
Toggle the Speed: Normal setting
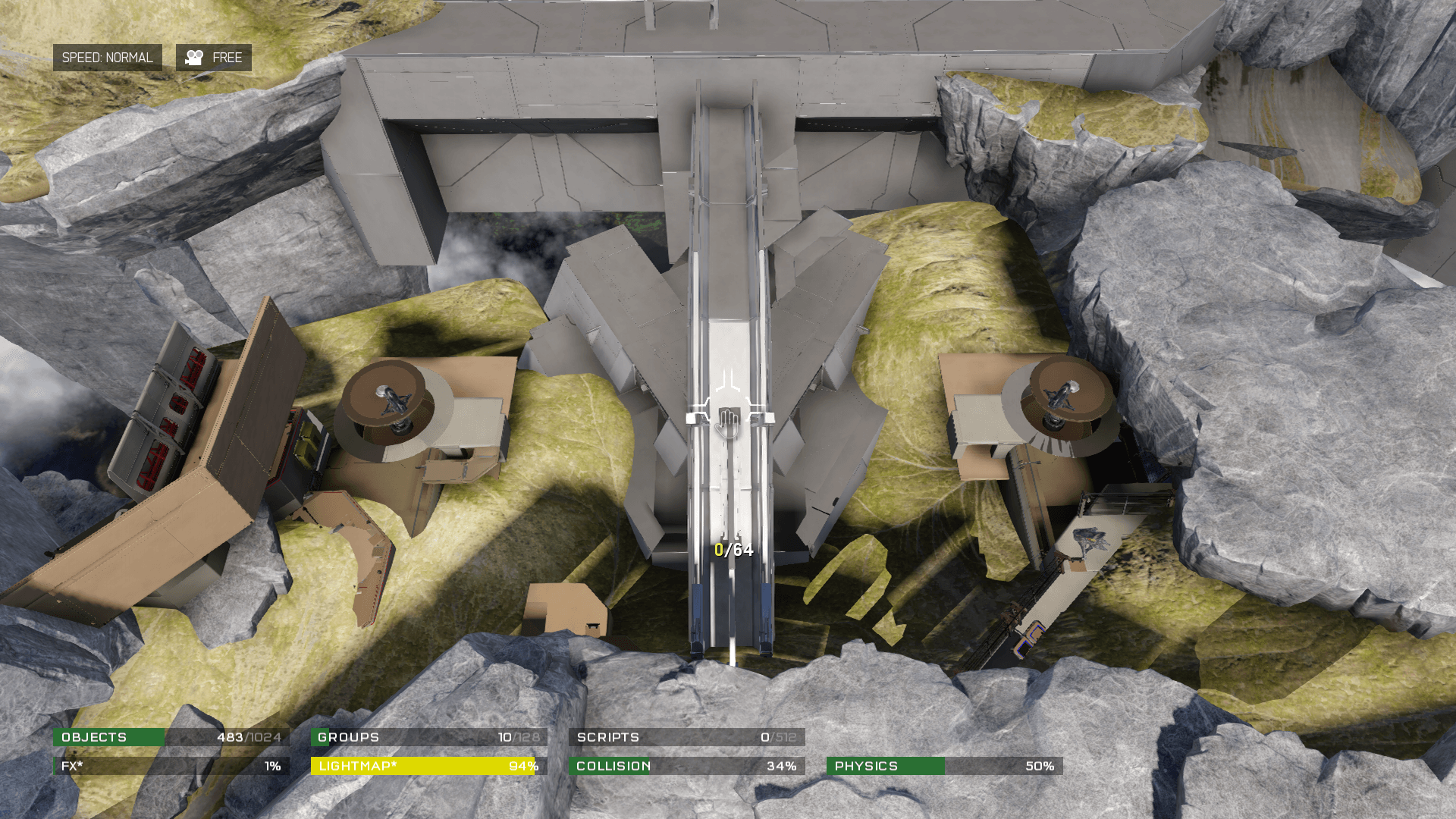coord(107,58)
